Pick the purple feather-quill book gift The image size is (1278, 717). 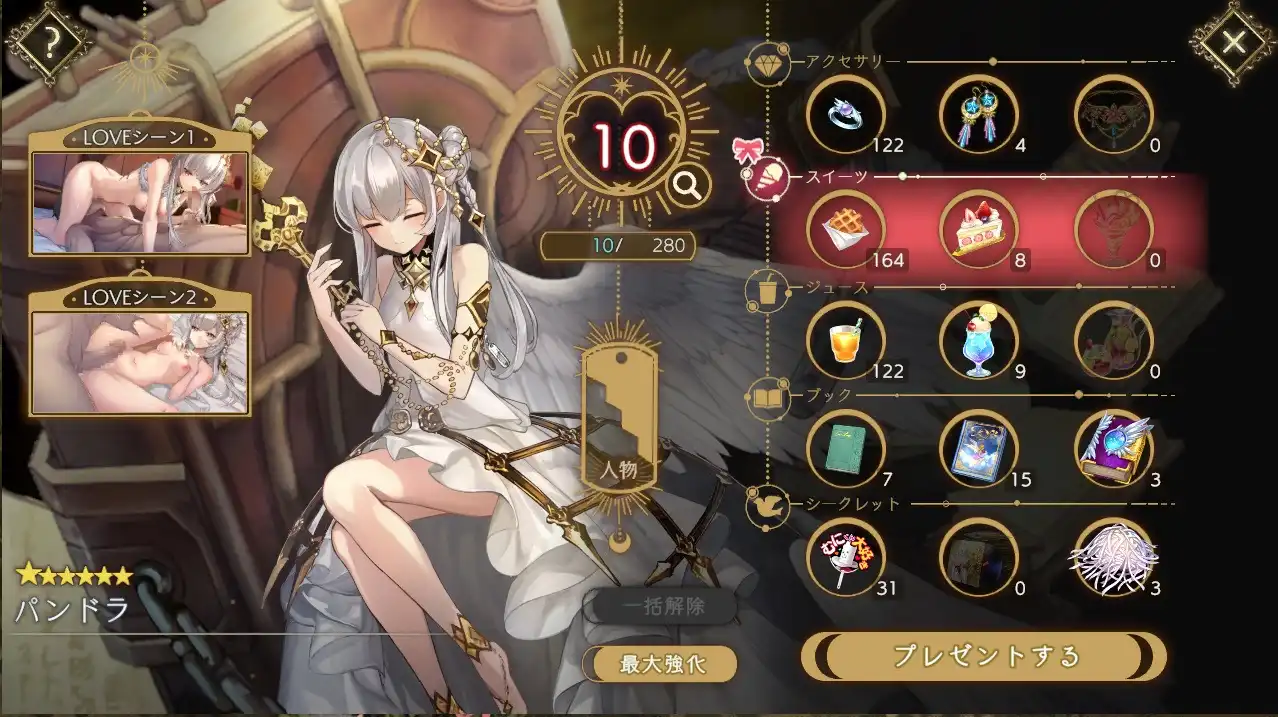[x=1113, y=449]
